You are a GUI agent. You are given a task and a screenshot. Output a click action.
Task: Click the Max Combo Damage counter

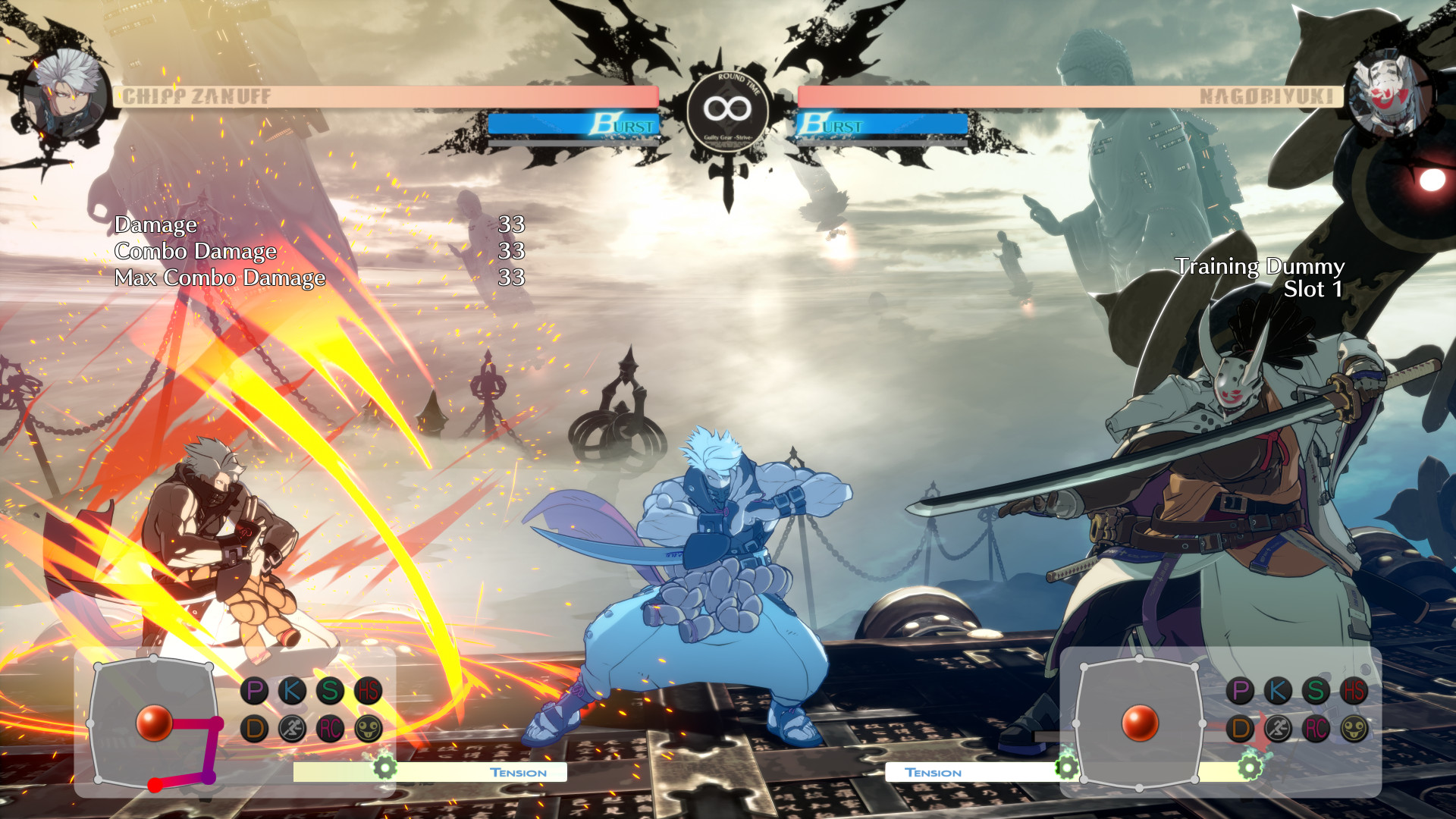[219, 278]
